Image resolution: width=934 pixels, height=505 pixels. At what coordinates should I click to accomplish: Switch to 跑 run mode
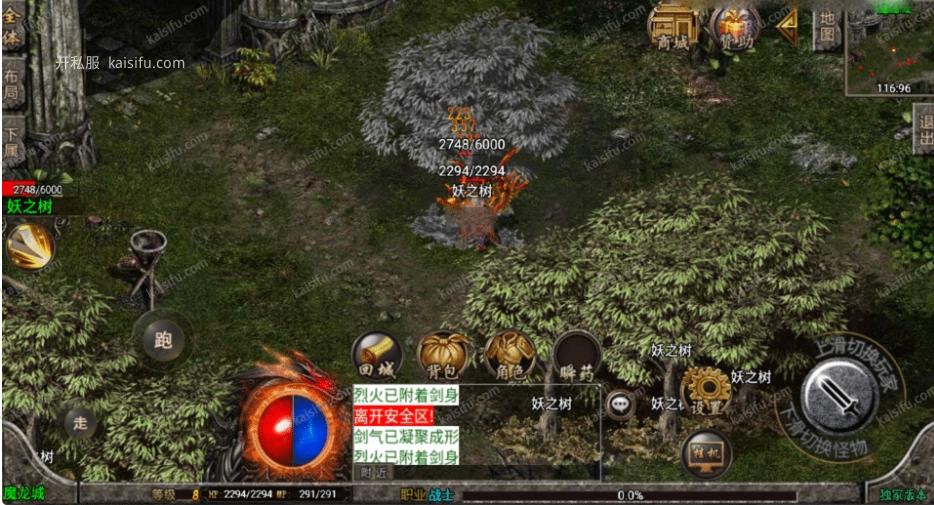161,339
